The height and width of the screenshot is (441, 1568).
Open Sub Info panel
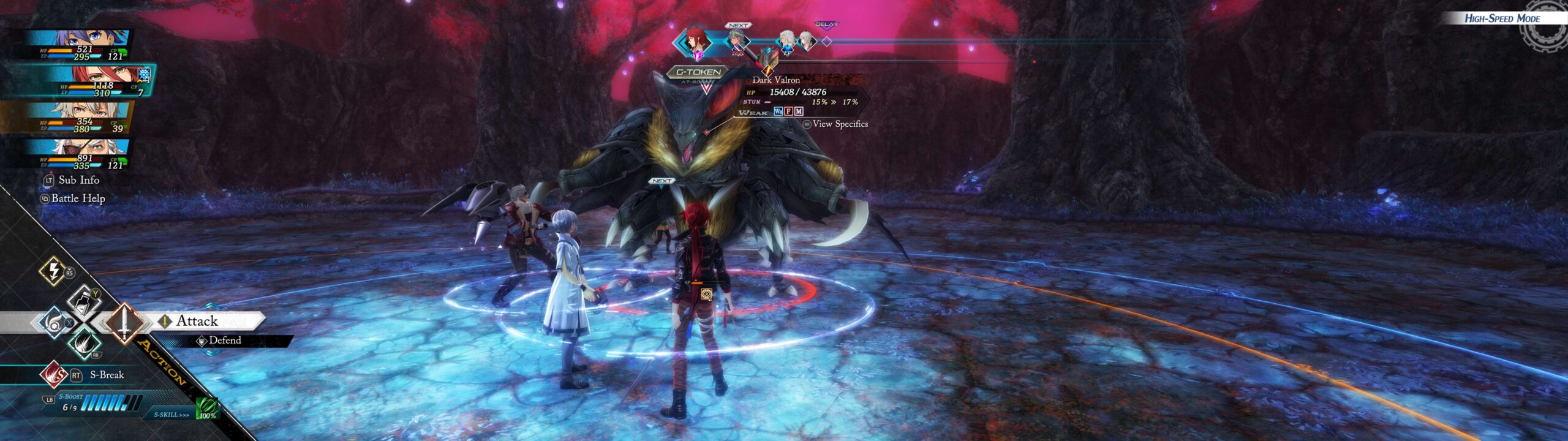point(78,180)
